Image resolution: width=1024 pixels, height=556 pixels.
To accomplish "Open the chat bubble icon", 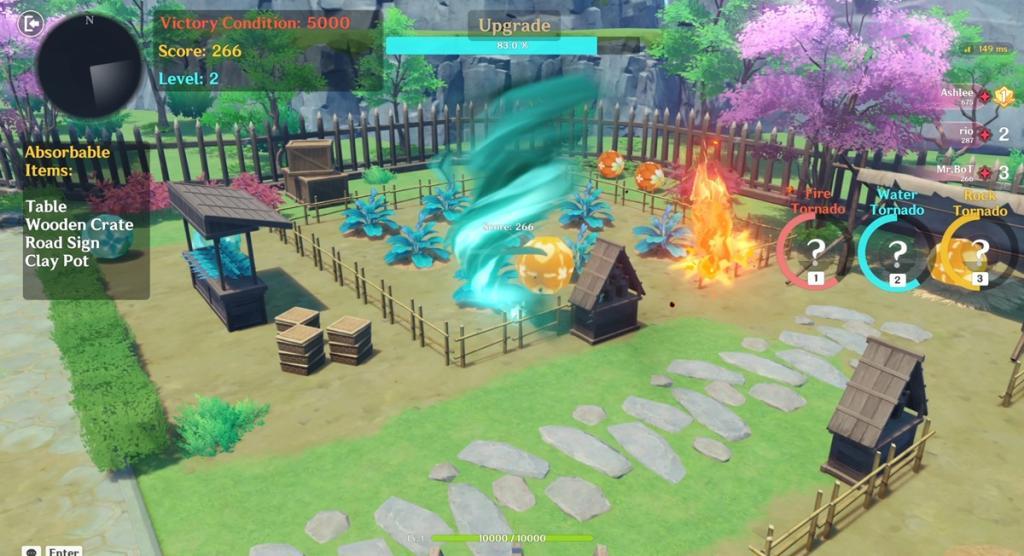I will click(32, 550).
